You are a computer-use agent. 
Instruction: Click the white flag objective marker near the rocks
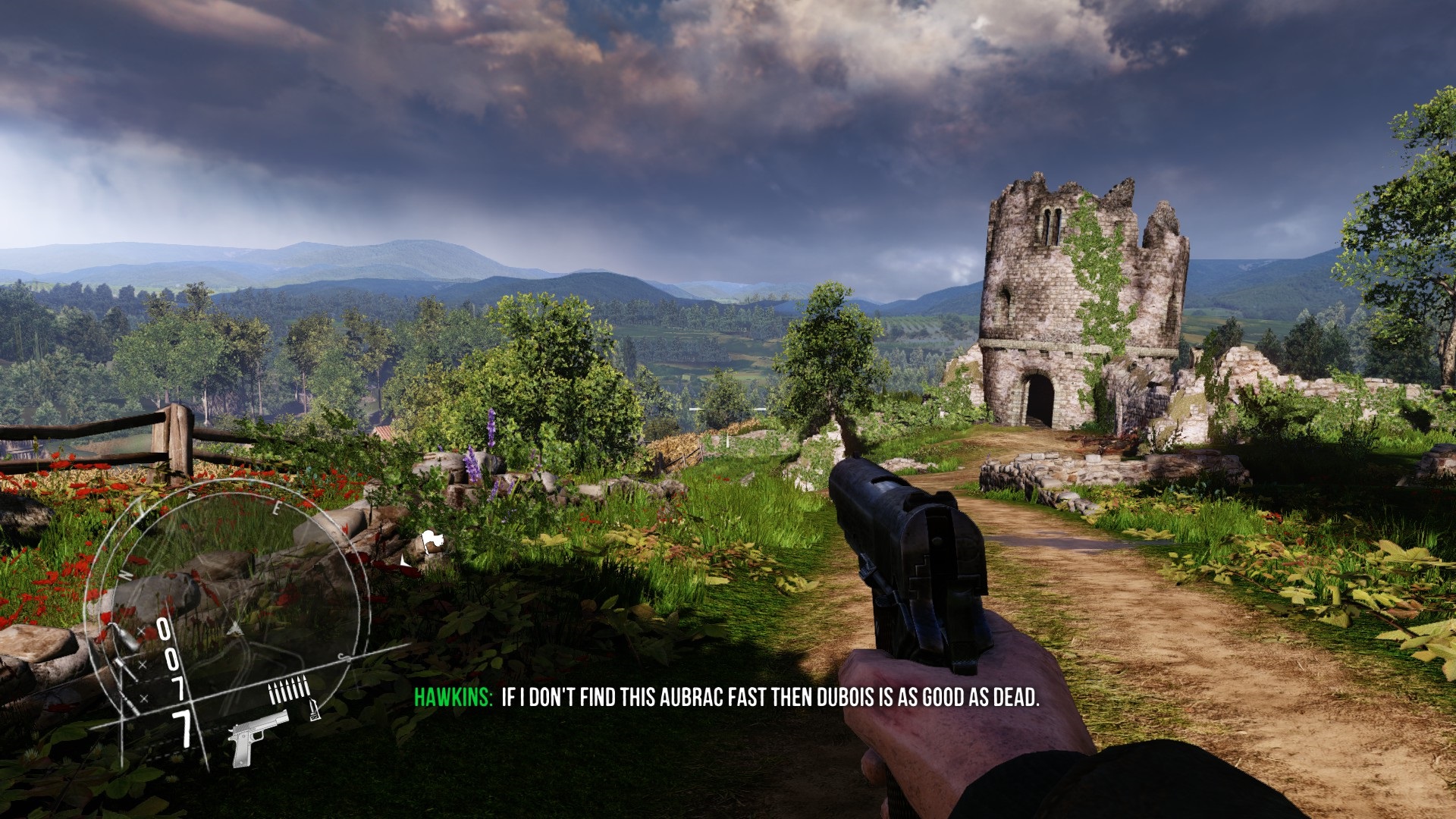click(433, 539)
